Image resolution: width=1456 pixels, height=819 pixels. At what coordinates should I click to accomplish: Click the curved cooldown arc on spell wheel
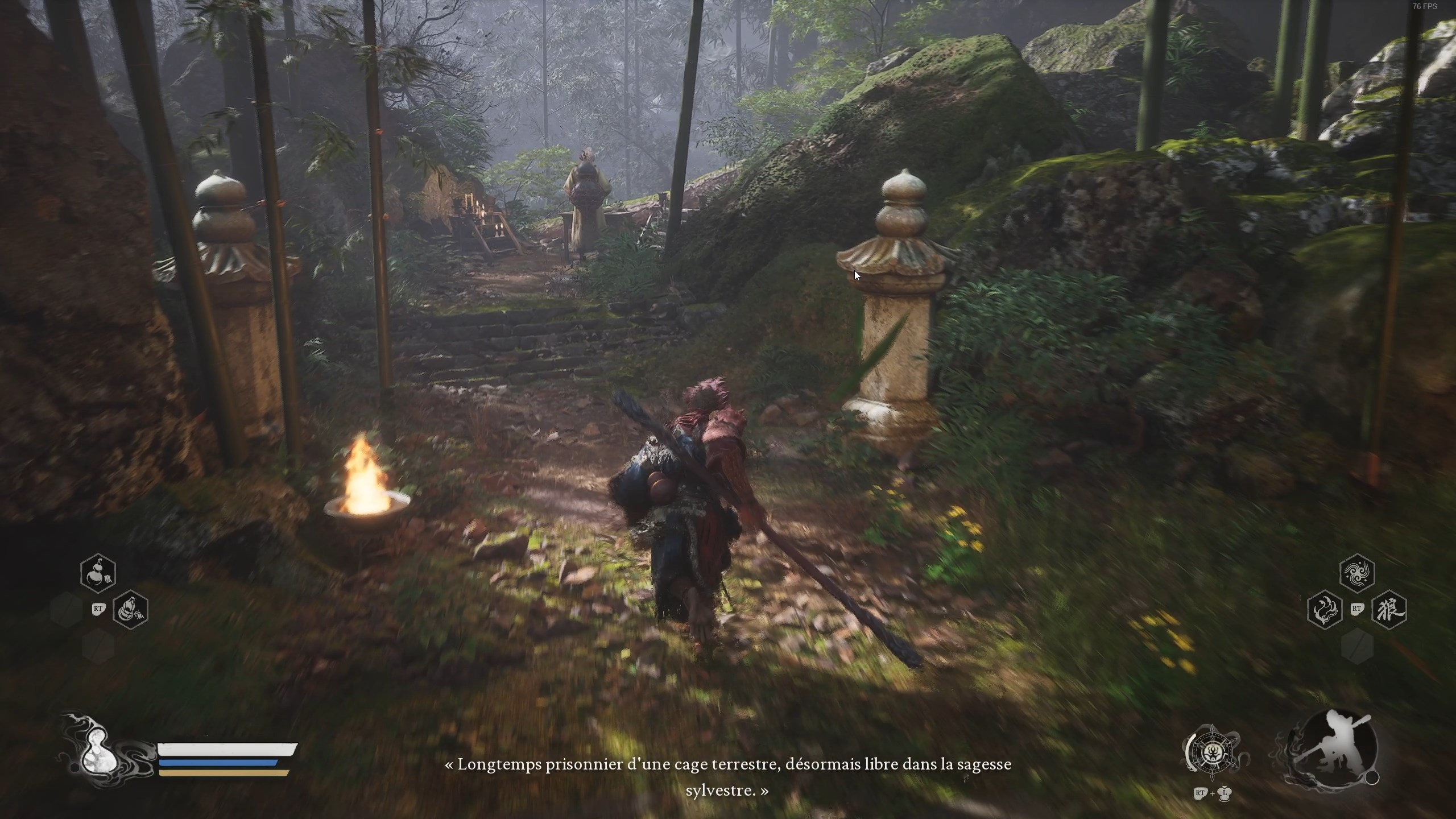coord(1192,752)
